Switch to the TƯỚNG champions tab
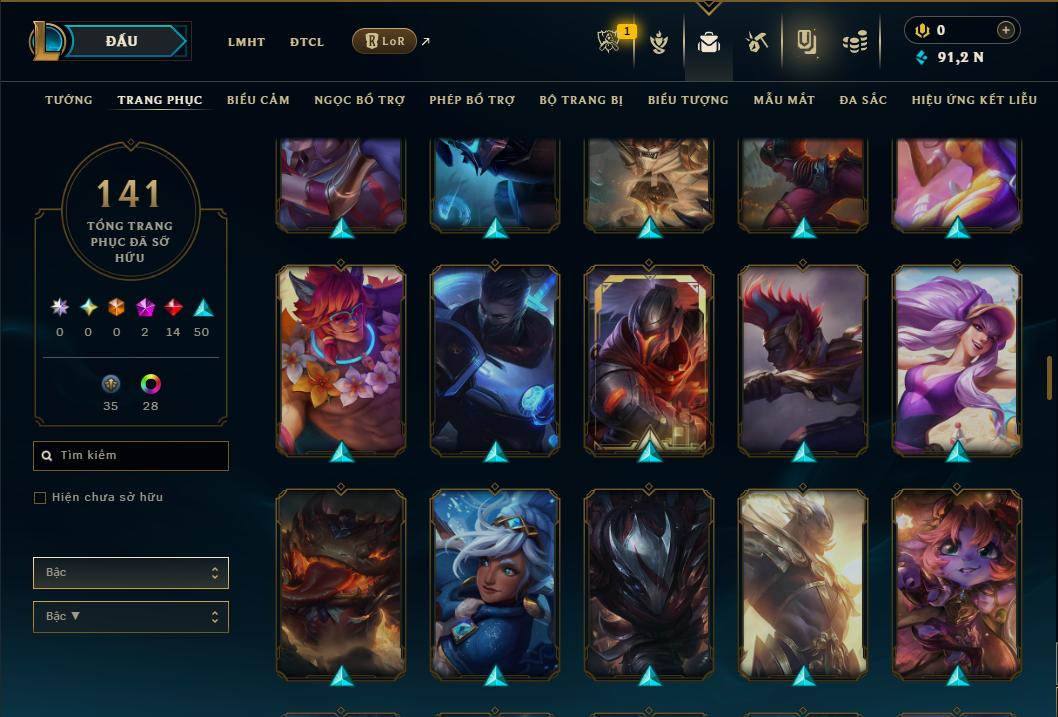 [69, 100]
